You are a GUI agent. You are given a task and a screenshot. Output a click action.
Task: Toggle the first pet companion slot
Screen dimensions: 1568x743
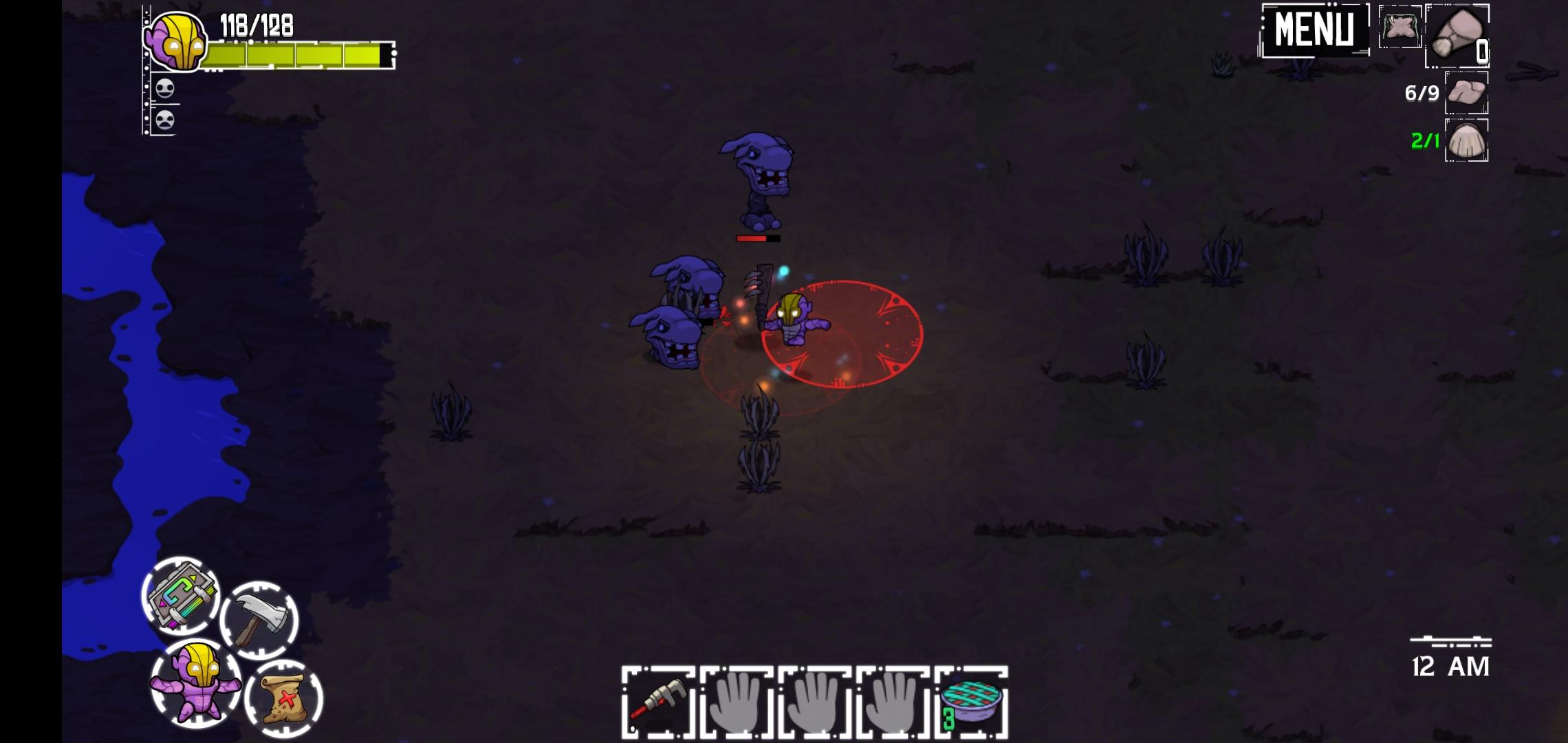165,88
